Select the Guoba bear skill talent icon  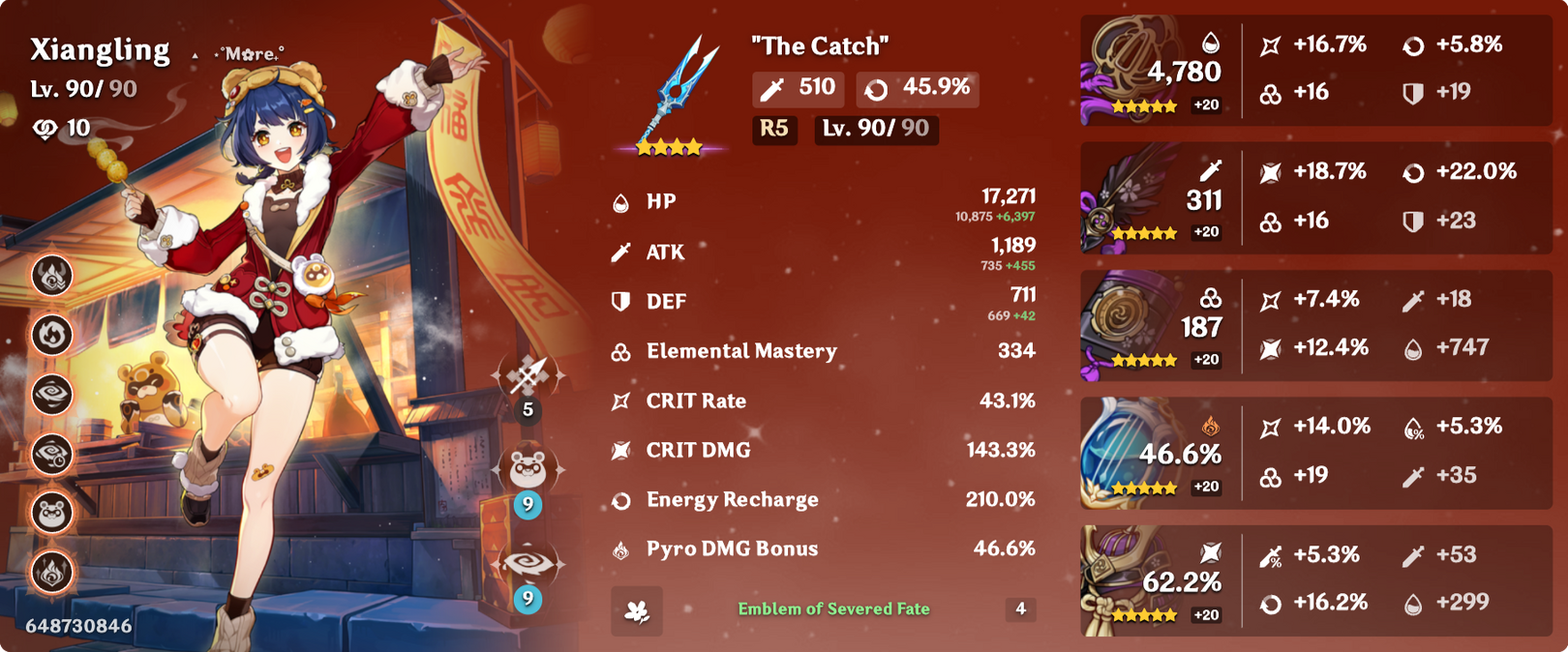tap(528, 469)
